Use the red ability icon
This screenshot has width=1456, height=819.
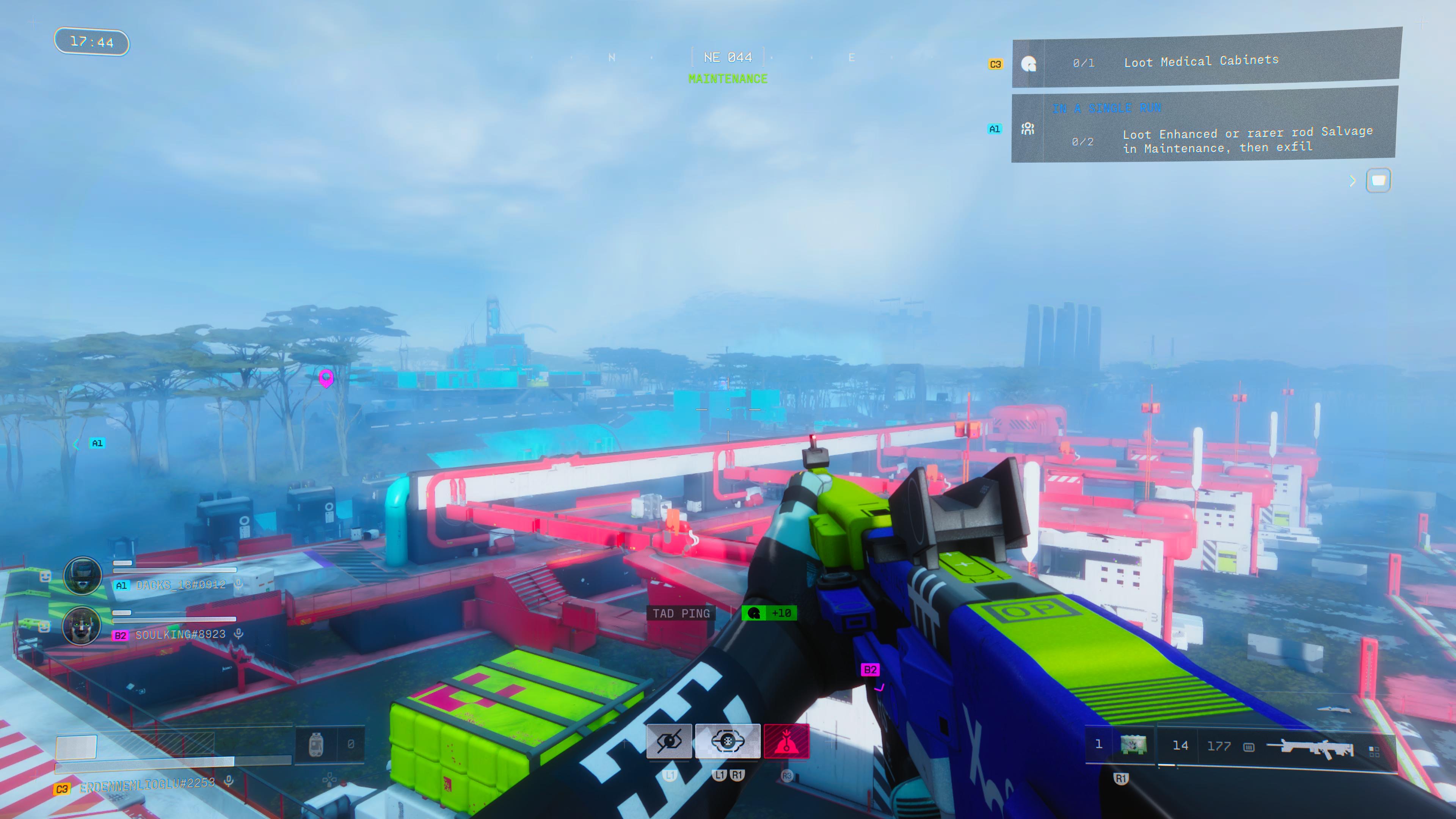click(786, 741)
